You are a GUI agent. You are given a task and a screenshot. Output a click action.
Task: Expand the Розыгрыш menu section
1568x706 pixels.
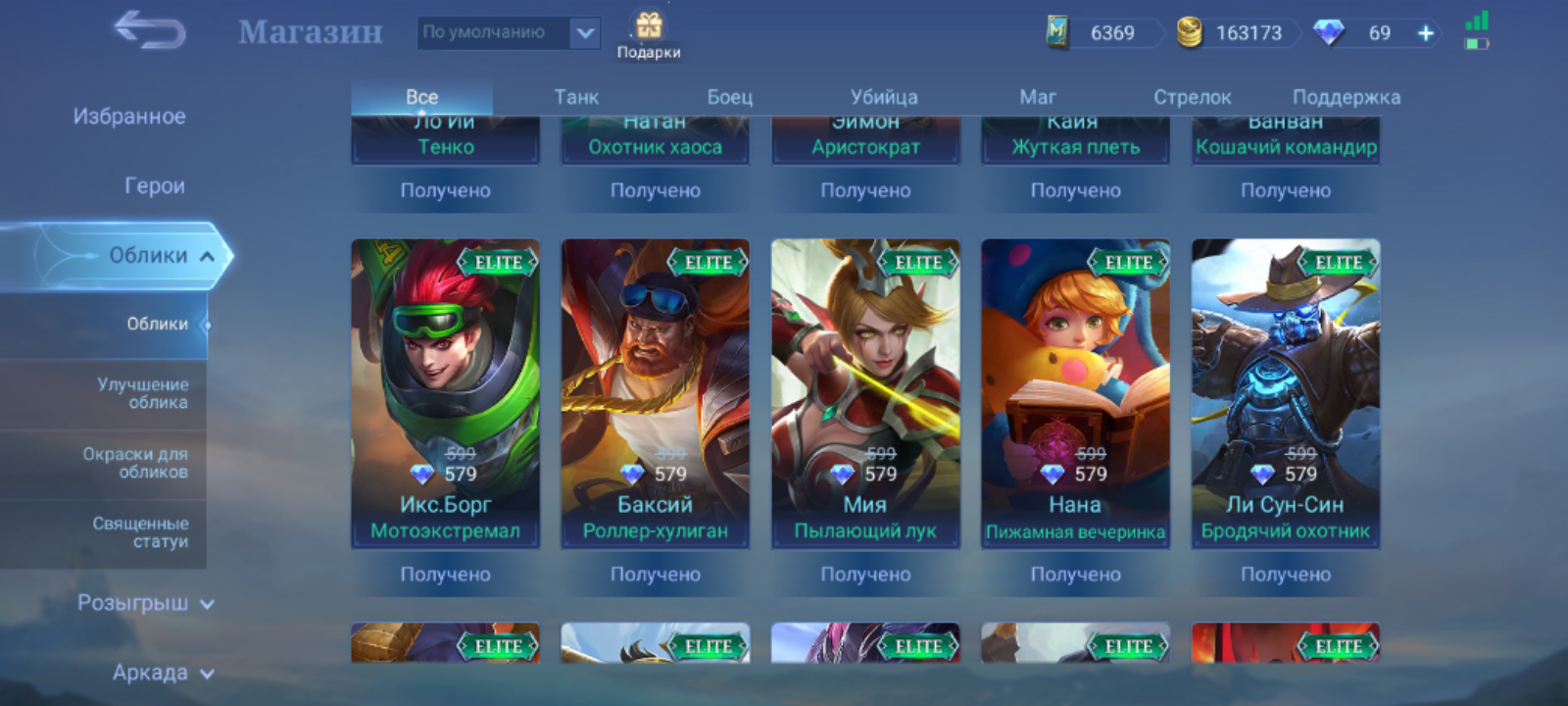(x=145, y=603)
